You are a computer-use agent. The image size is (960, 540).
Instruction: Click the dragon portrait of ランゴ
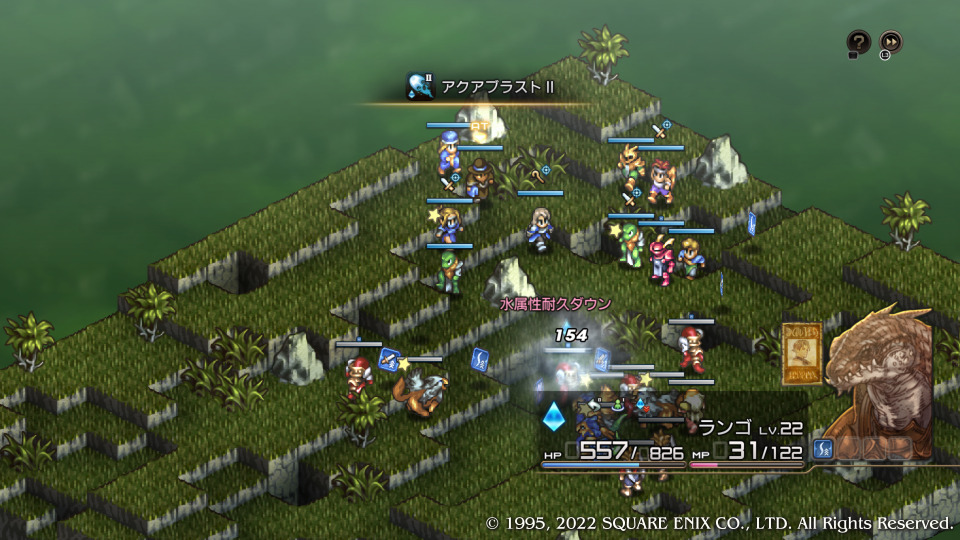879,386
